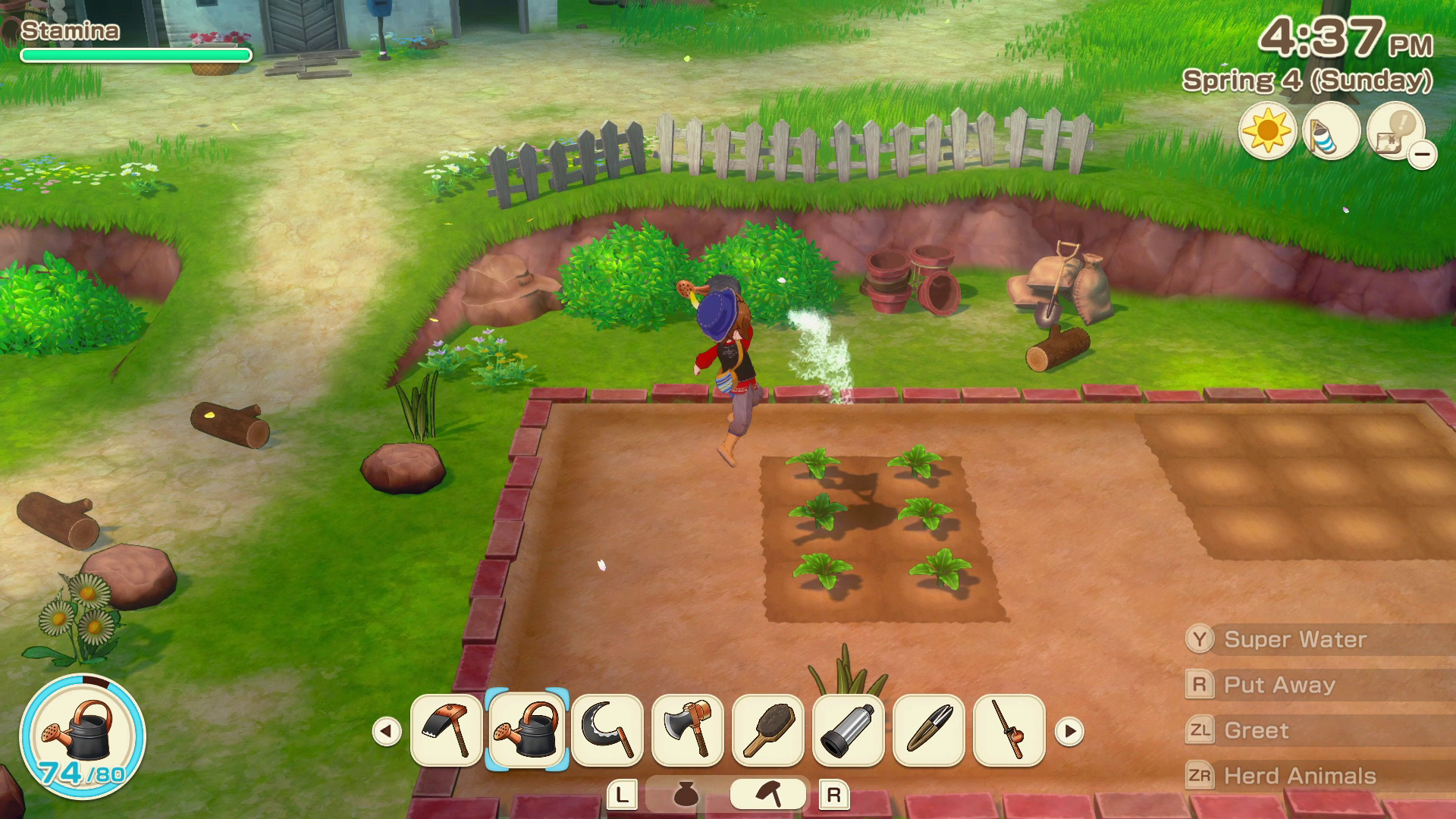This screenshot has width=1456, height=819.
Task: Switch to the tools tab
Action: tap(768, 792)
